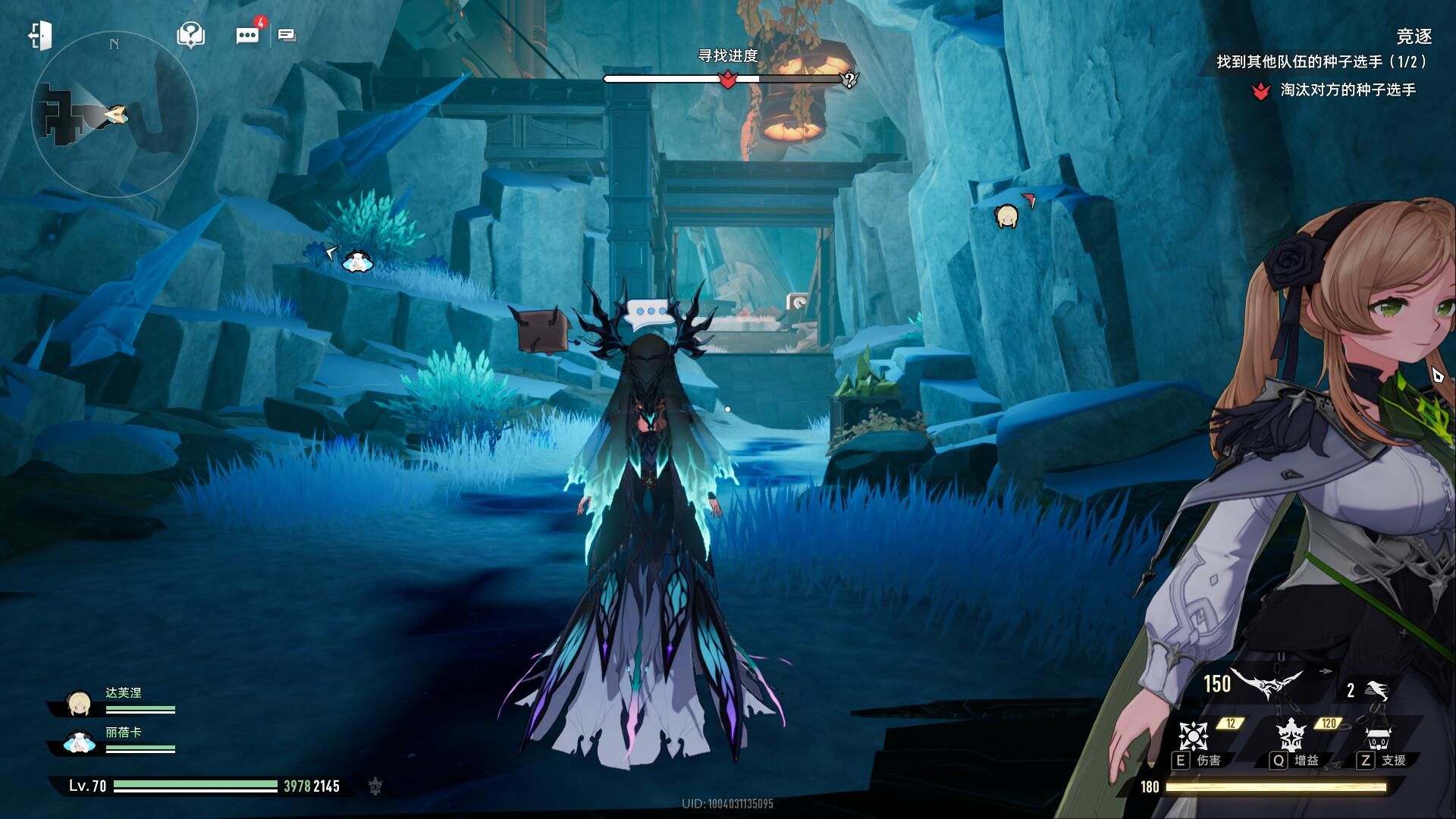This screenshot has height=819, width=1456.
Task: Select teammate 达芙涅 portrait
Action: point(79,704)
